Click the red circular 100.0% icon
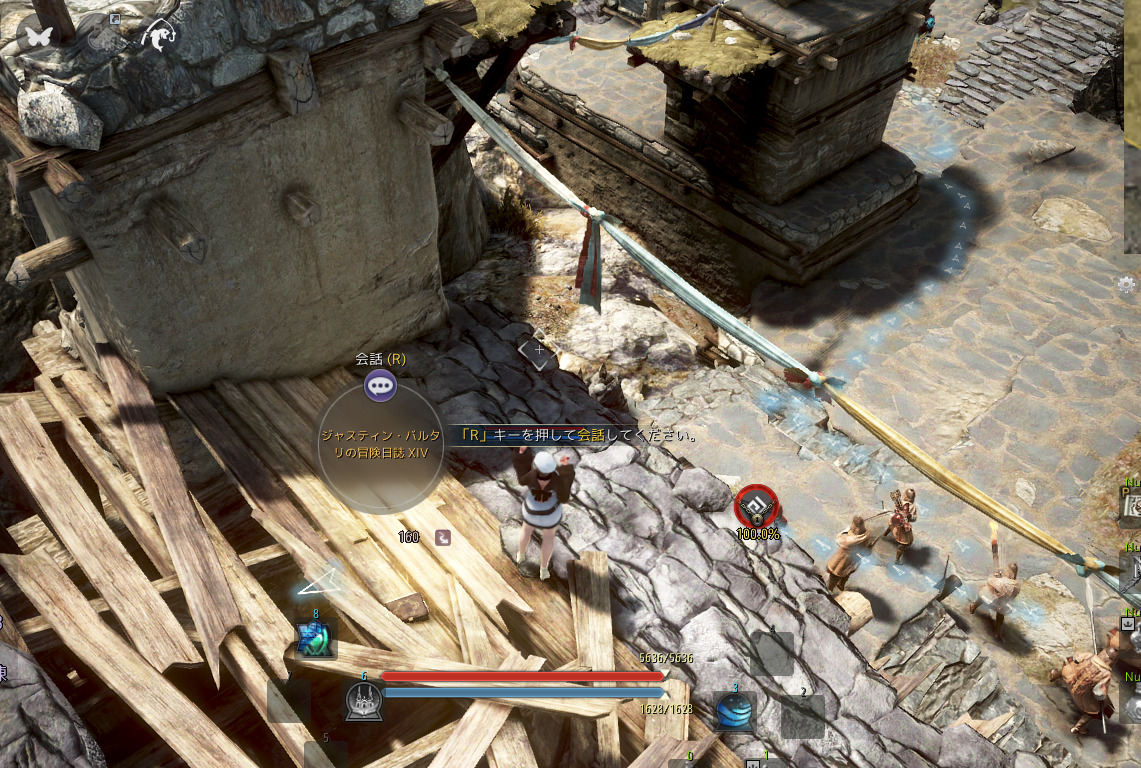The image size is (1141, 768). coord(756,507)
